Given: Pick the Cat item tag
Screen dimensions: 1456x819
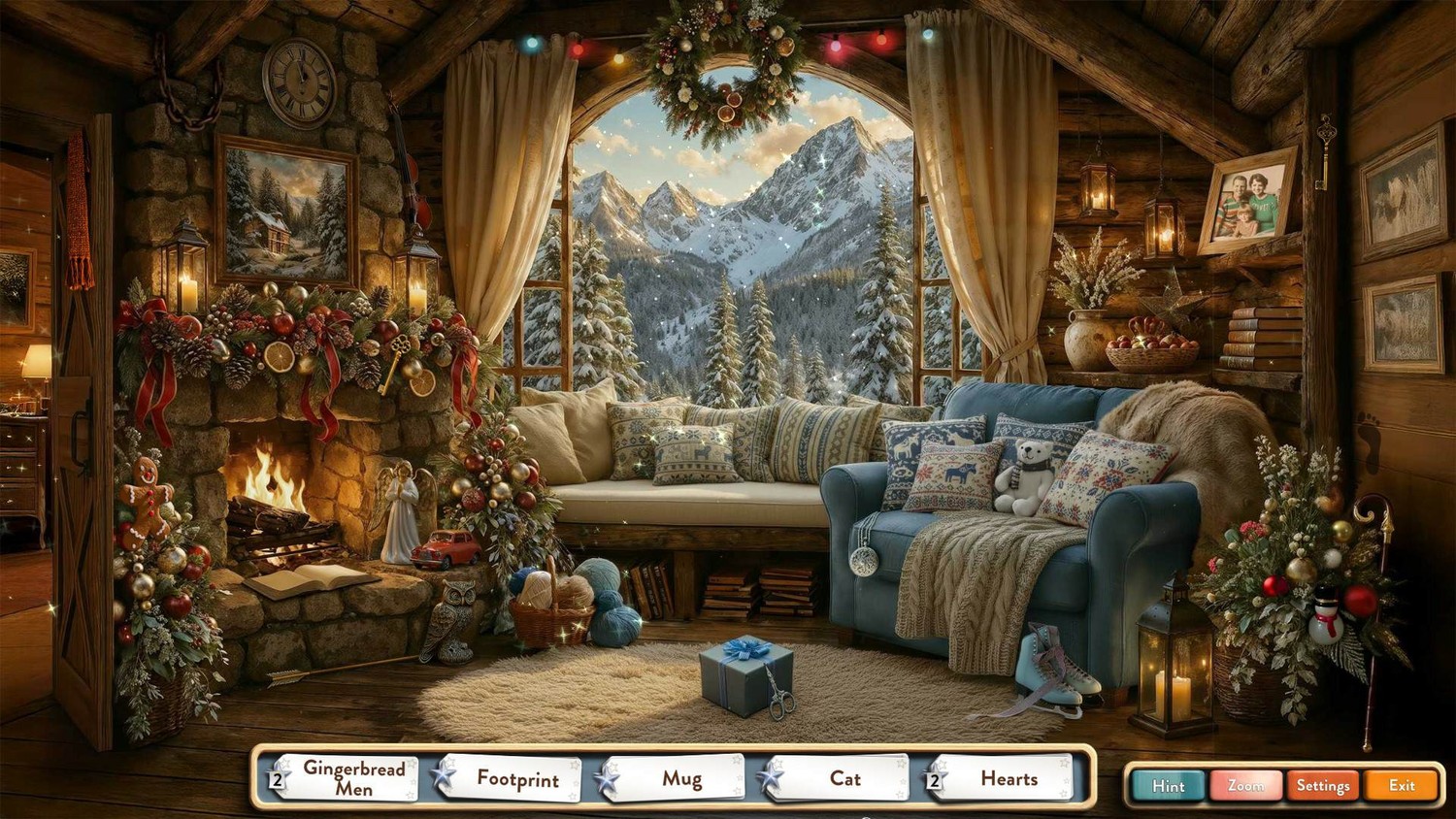Looking at the screenshot, I should [x=844, y=778].
